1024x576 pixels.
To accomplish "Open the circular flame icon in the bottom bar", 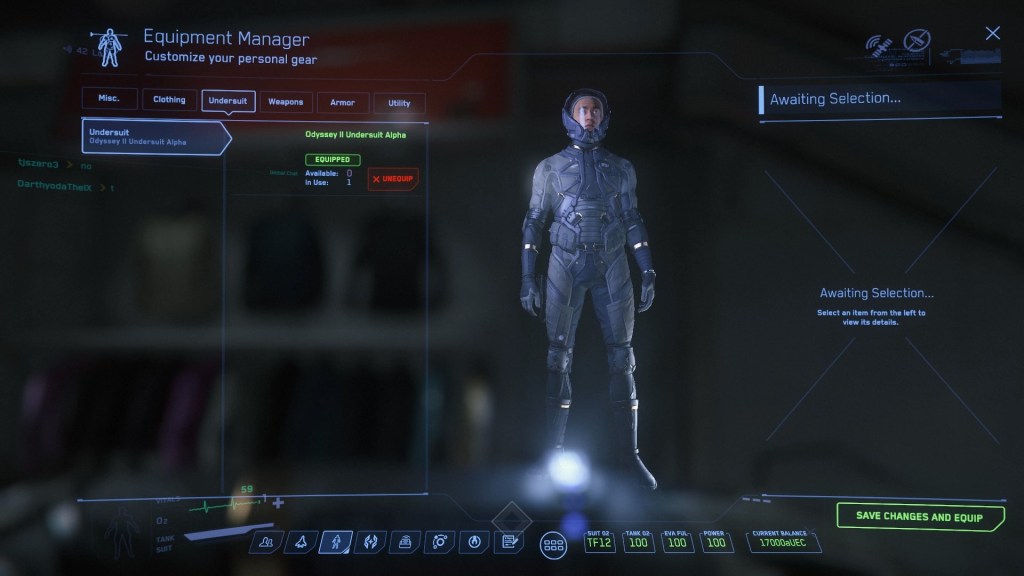I will coord(474,542).
